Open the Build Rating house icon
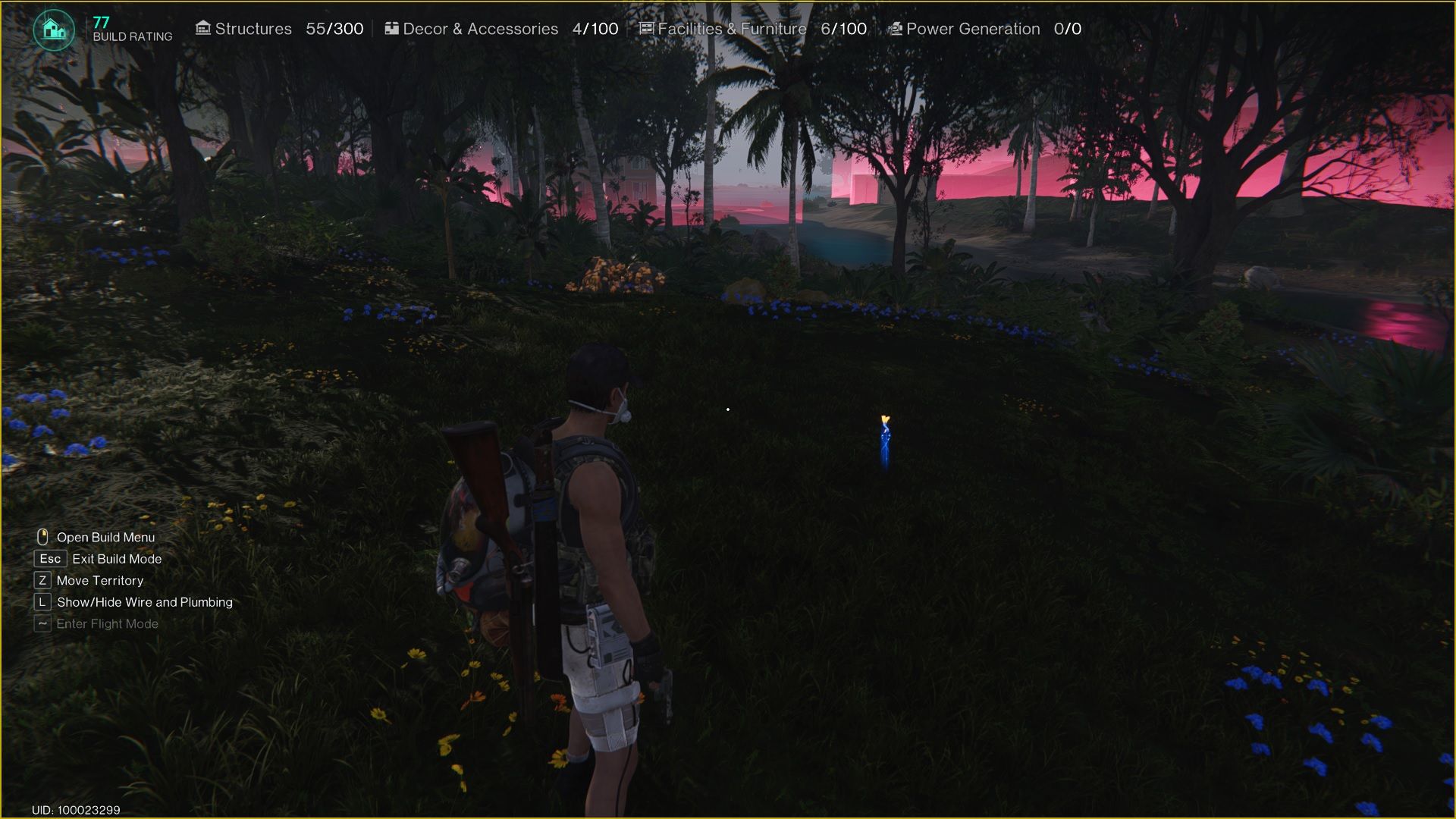 (x=54, y=30)
